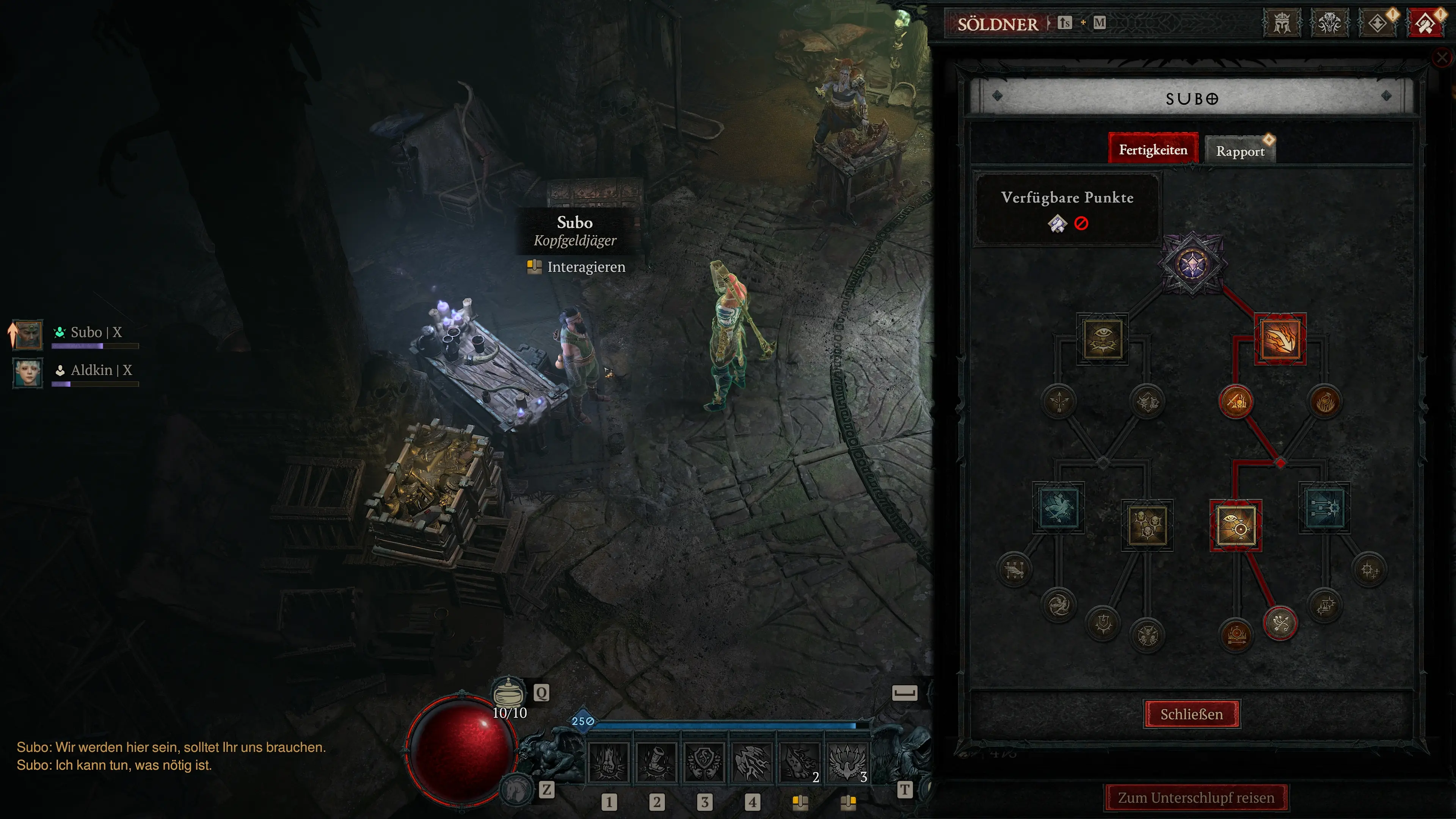Switch to the Rapport tab
The height and width of the screenshot is (819, 1456).
tap(1241, 151)
